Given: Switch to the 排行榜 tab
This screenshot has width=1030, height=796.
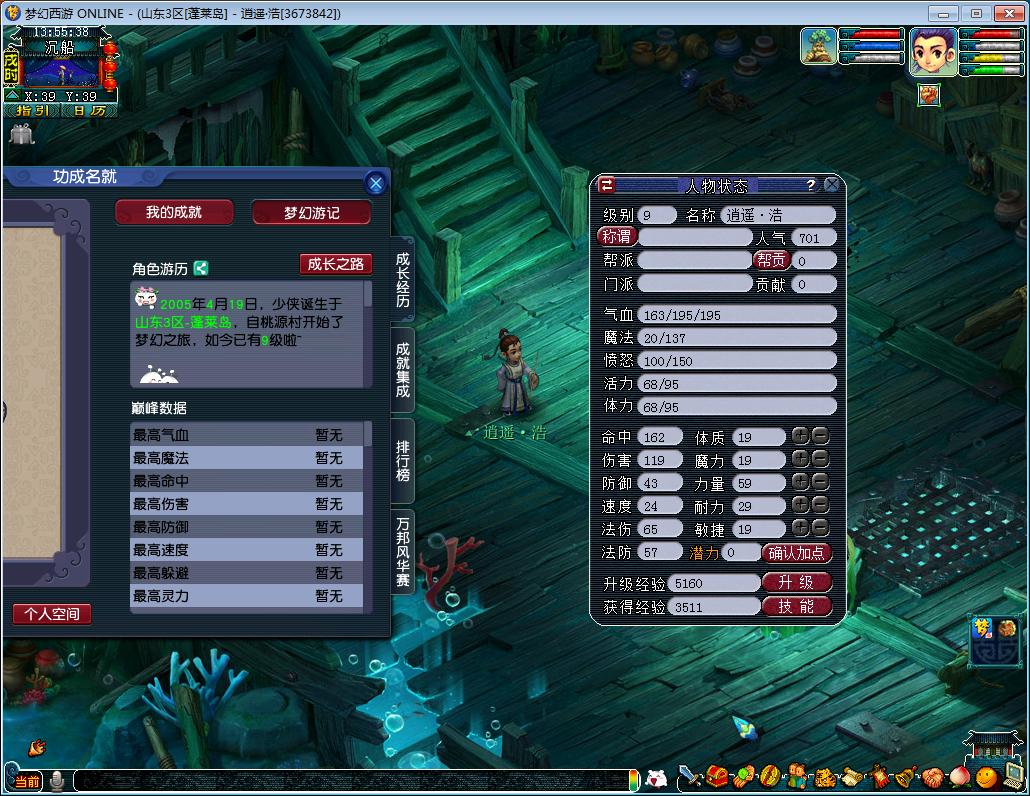Looking at the screenshot, I should click(403, 460).
